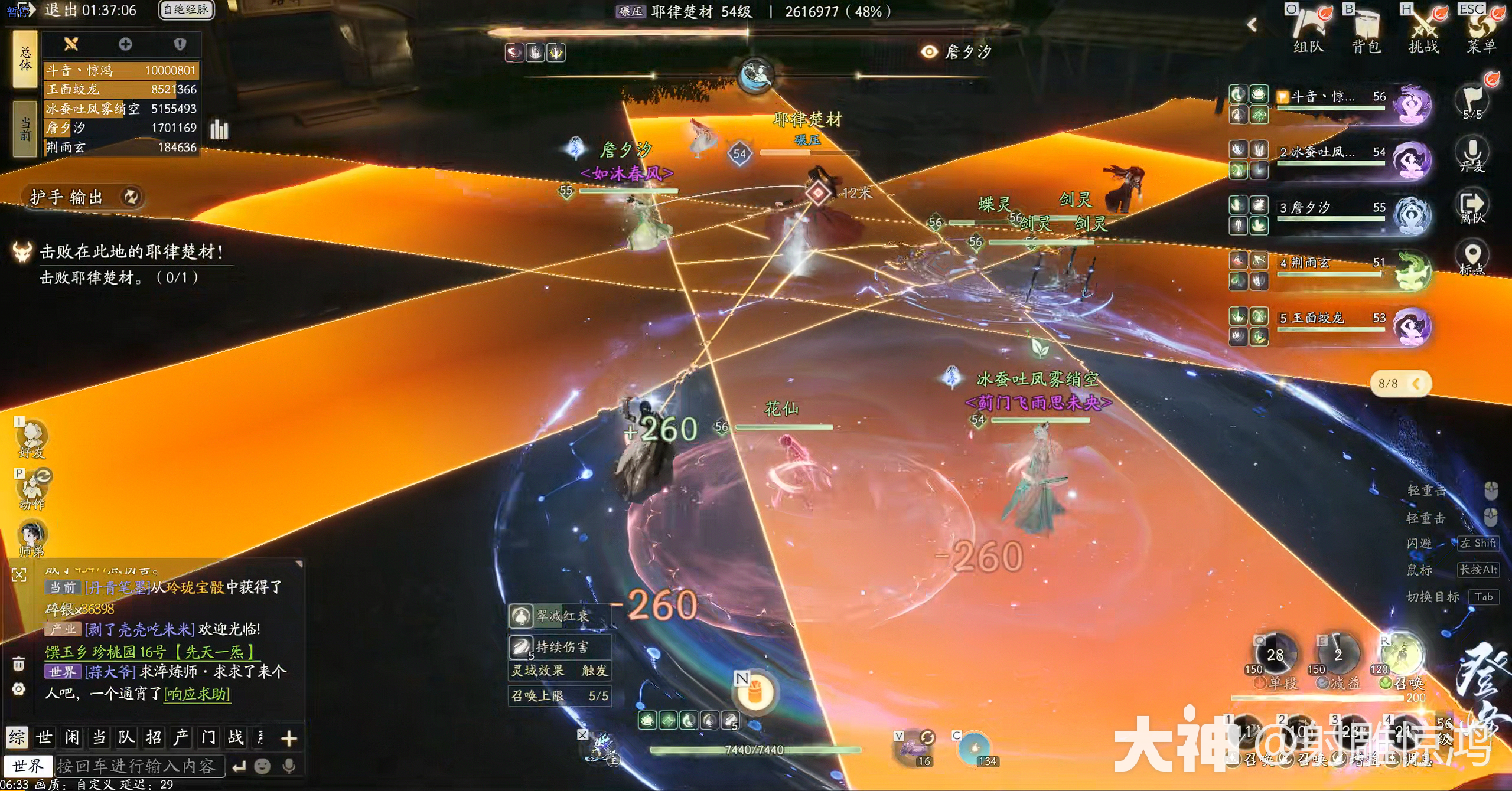Switch damage meter to 当前 tab
This screenshot has width=1512, height=791.
25,129
